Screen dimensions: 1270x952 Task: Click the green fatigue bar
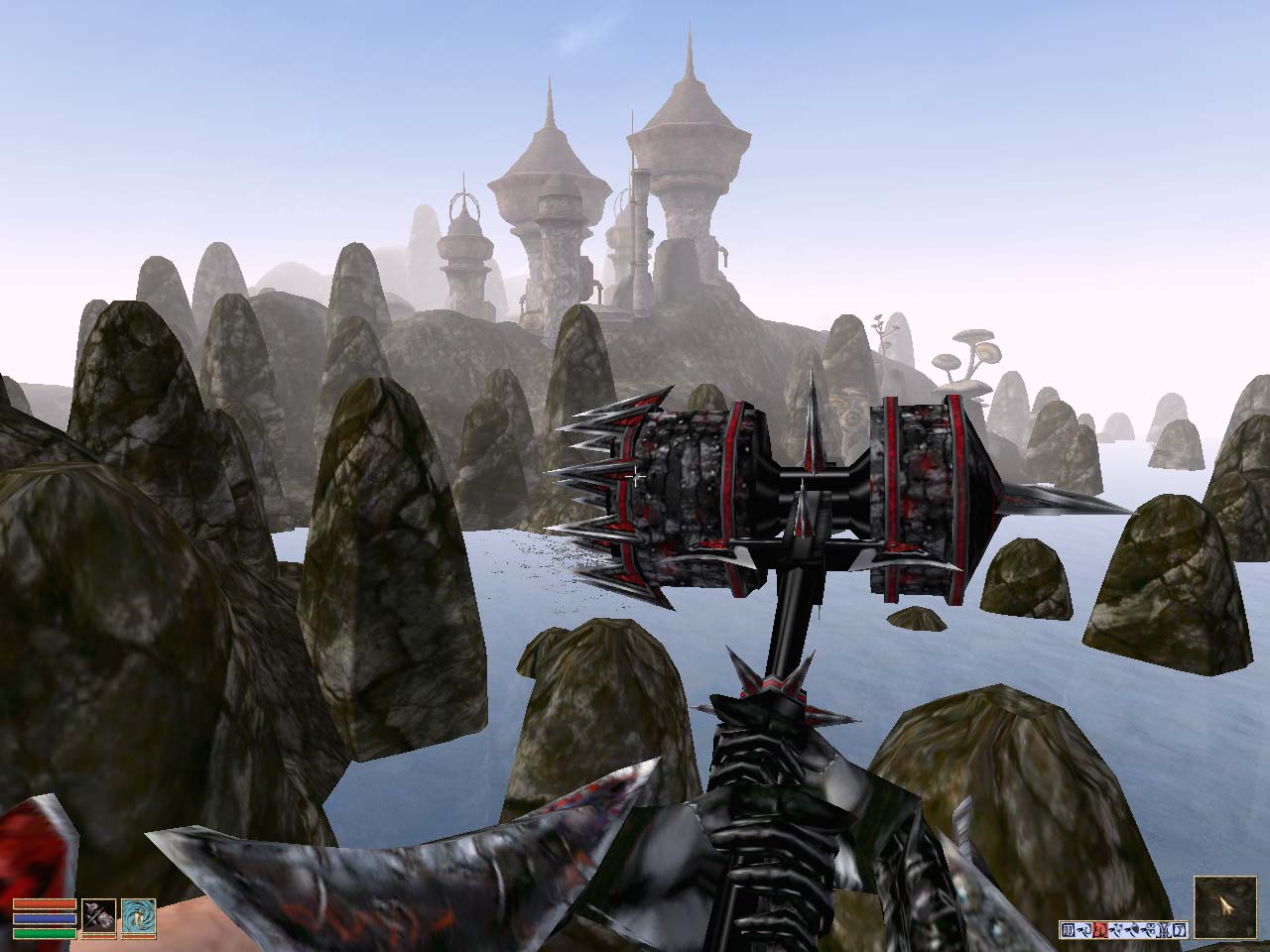coord(45,932)
